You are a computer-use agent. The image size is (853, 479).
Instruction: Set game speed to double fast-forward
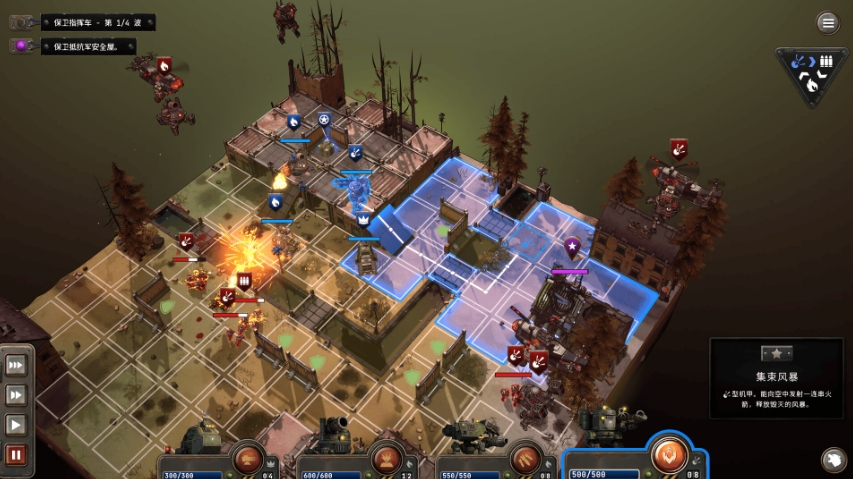click(16, 395)
